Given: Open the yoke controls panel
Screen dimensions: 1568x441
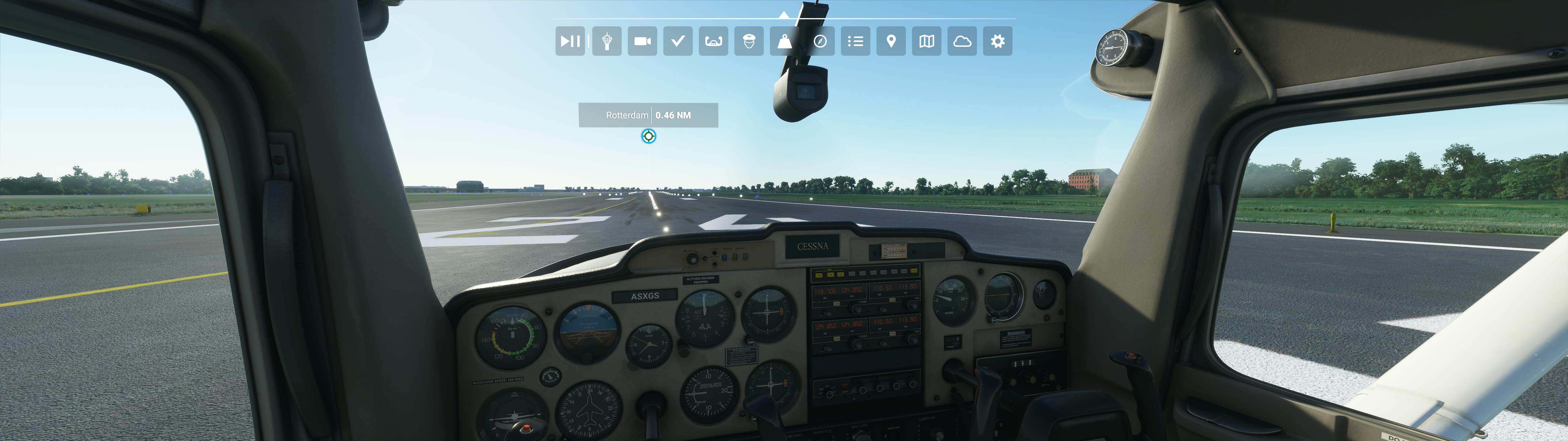Looking at the screenshot, I should 713,41.
